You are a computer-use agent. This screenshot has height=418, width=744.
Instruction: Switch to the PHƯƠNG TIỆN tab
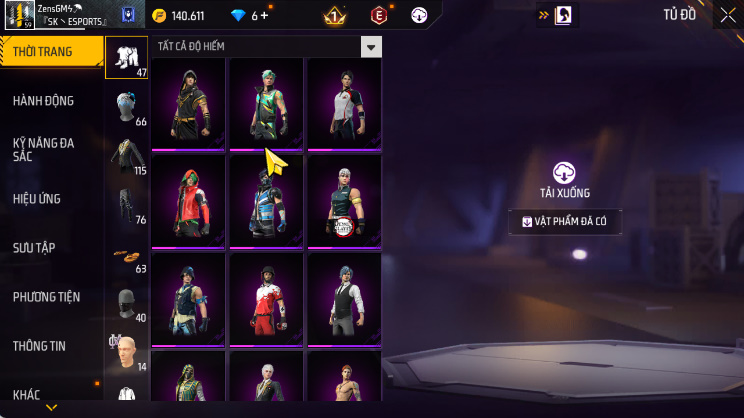tap(46, 297)
